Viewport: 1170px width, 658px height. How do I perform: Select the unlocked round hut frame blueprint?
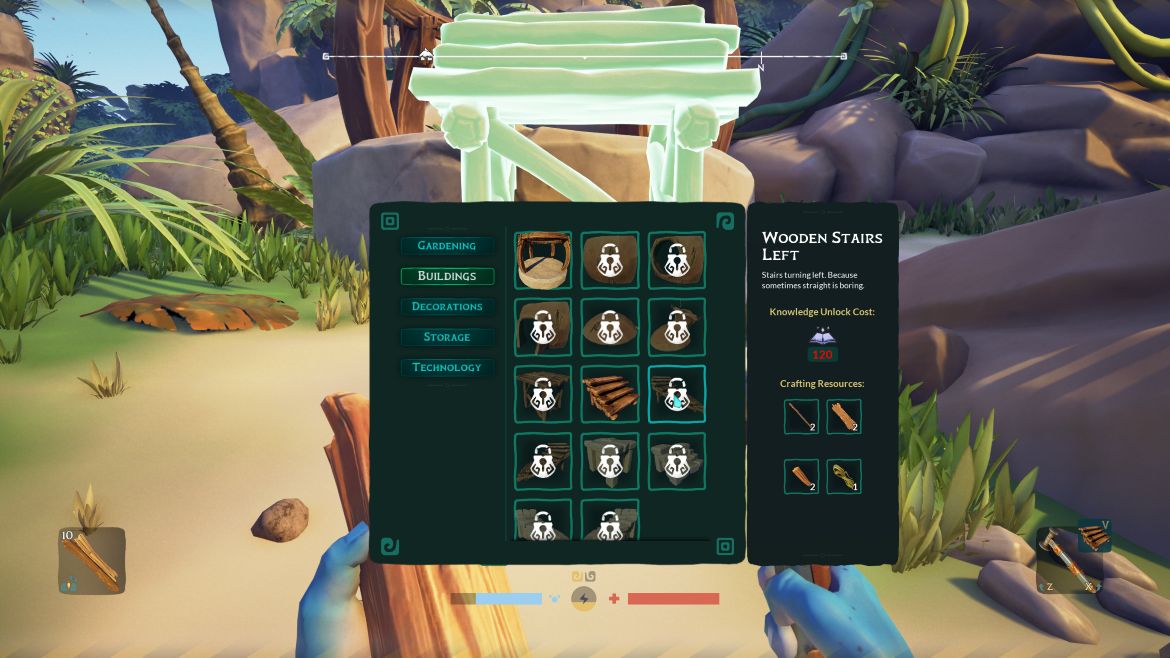point(543,261)
